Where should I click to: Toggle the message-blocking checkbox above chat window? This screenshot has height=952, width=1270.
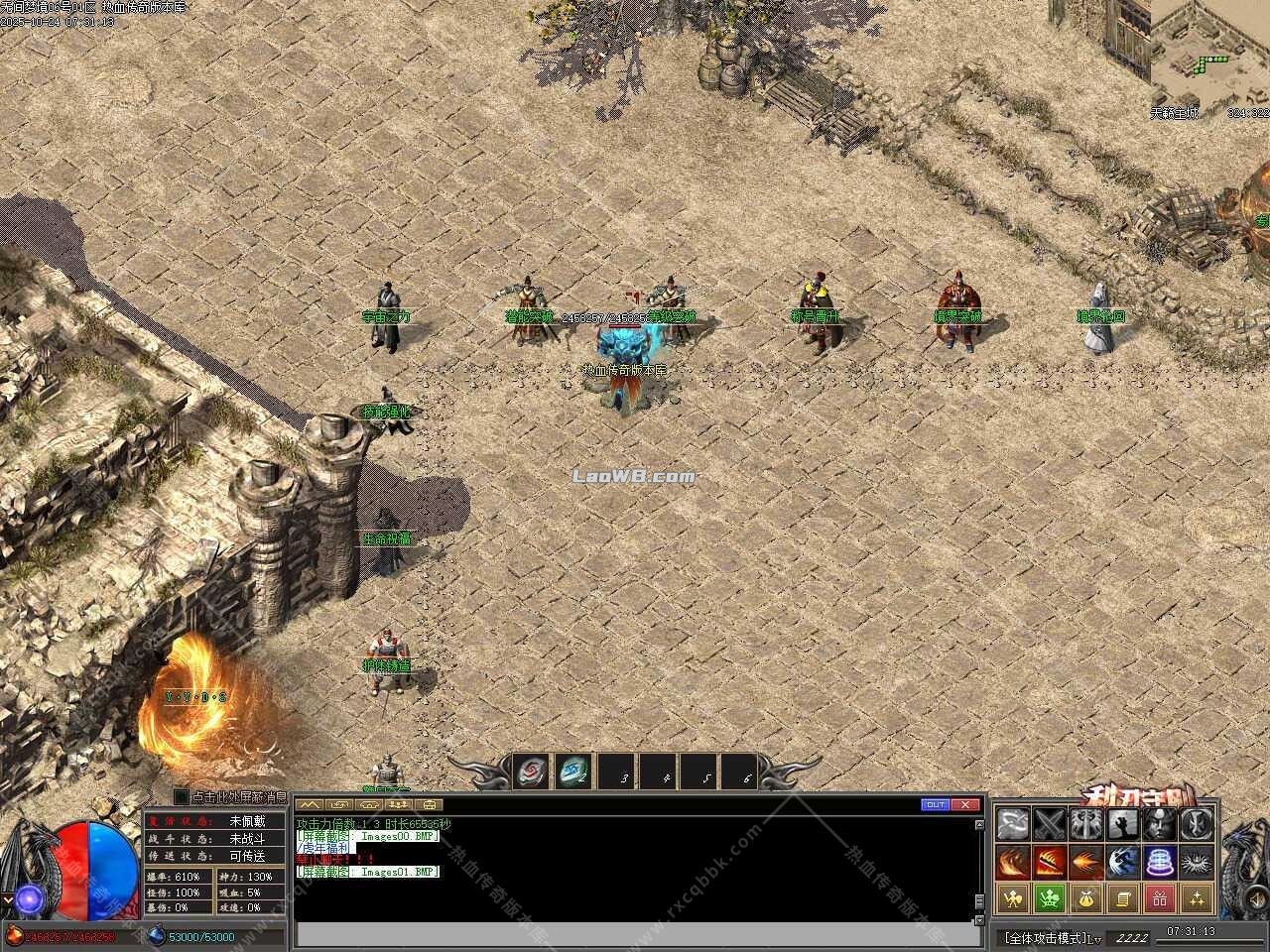pyautogui.click(x=180, y=798)
